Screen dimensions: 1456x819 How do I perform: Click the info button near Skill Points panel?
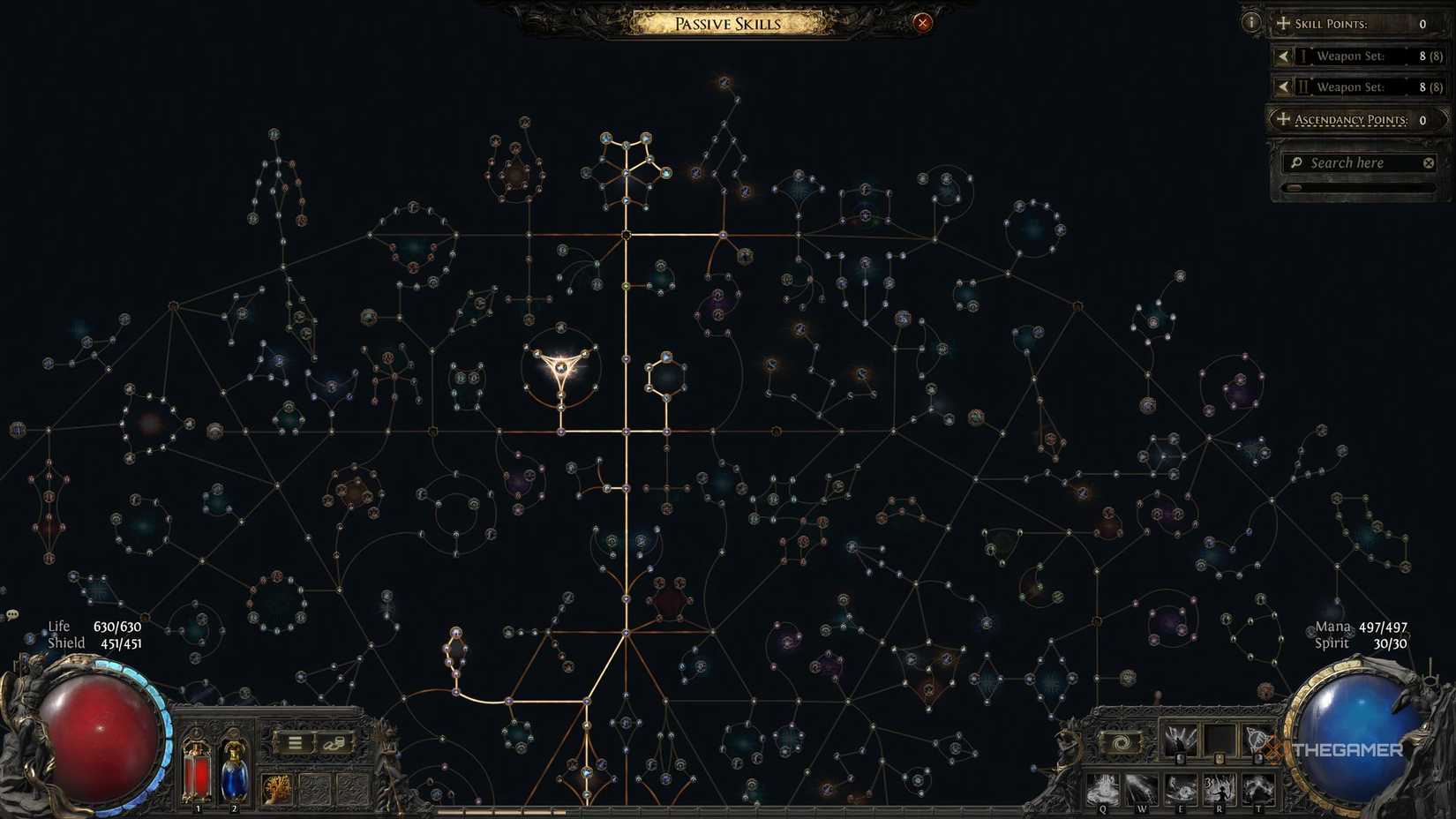(x=1251, y=21)
